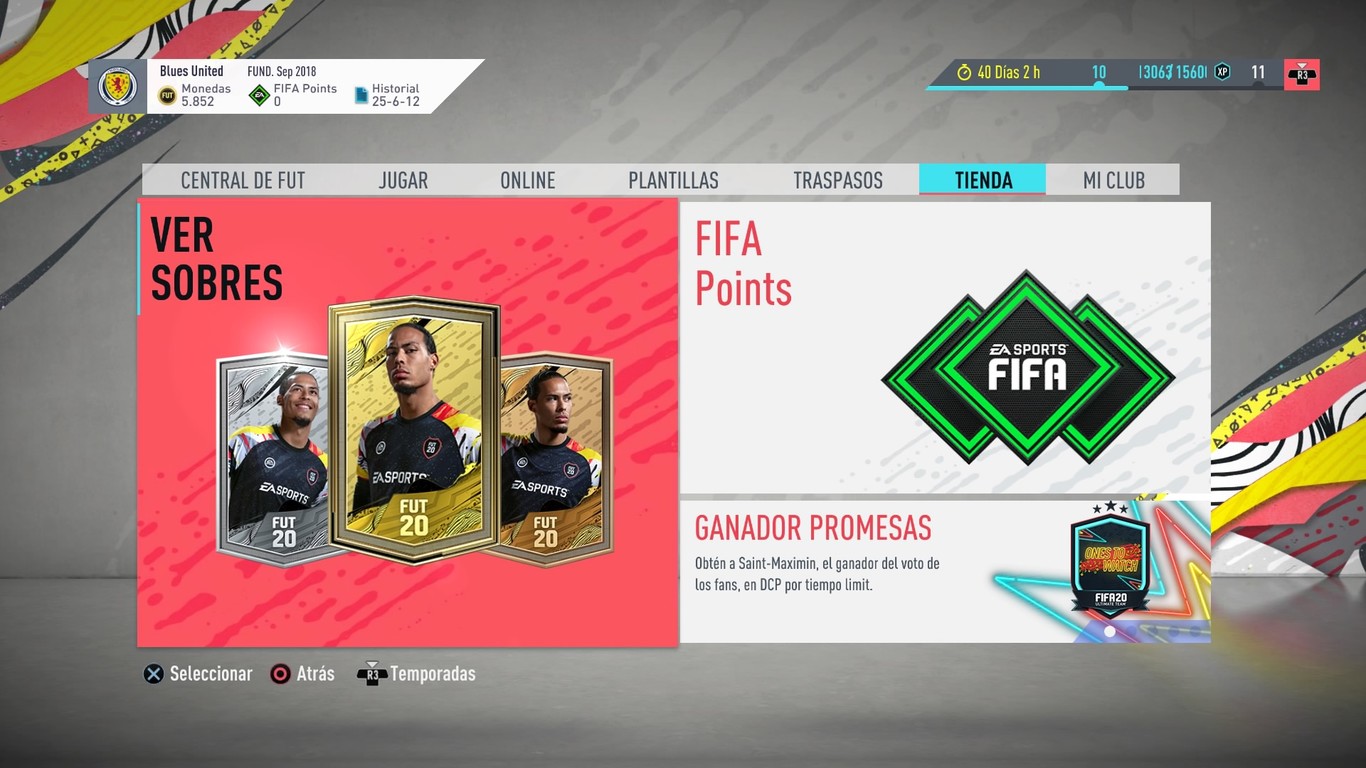Open the VER SOBRES panel
This screenshot has height=768, width=1366.
(x=408, y=420)
